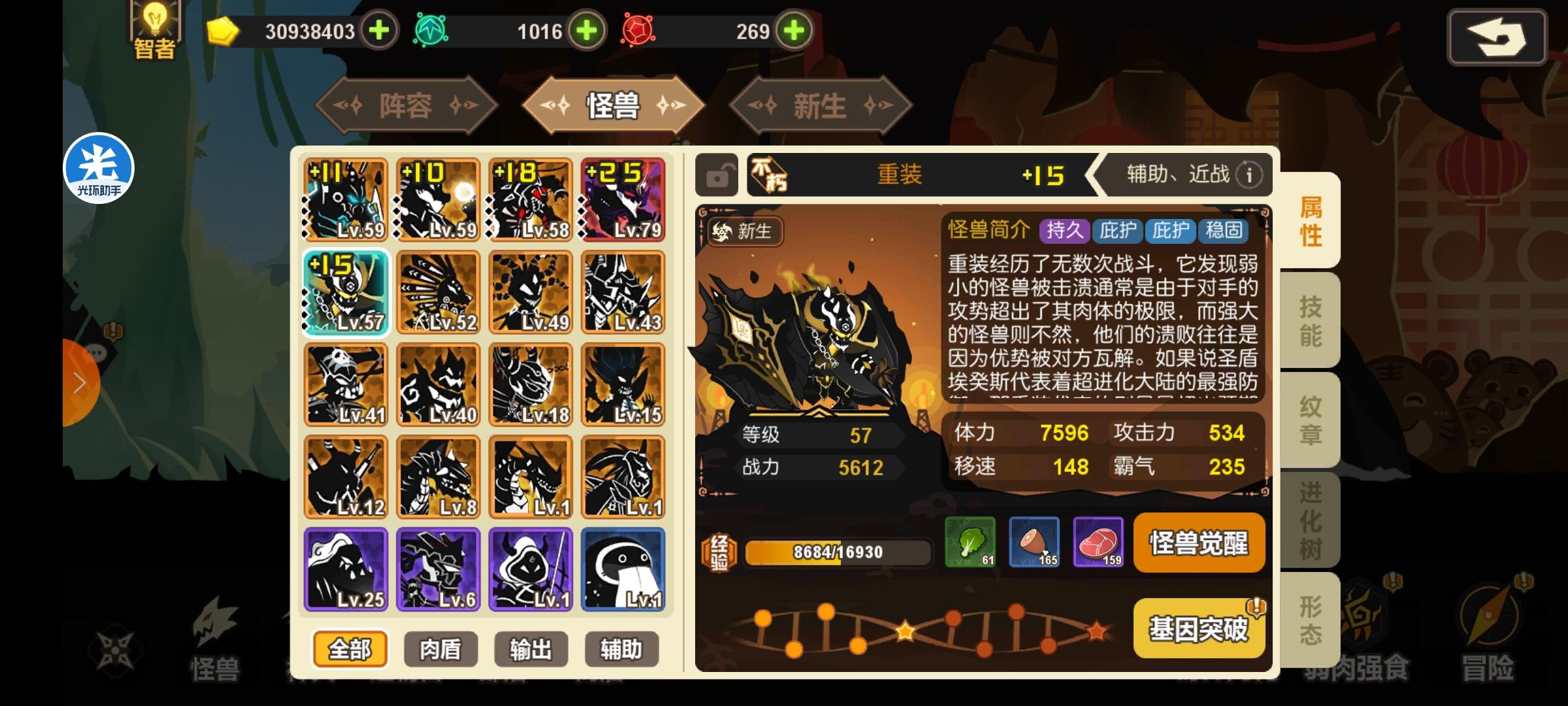Image resolution: width=1568 pixels, height=706 pixels.
Task: Toggle the 肉盾 monster filter
Action: point(440,648)
